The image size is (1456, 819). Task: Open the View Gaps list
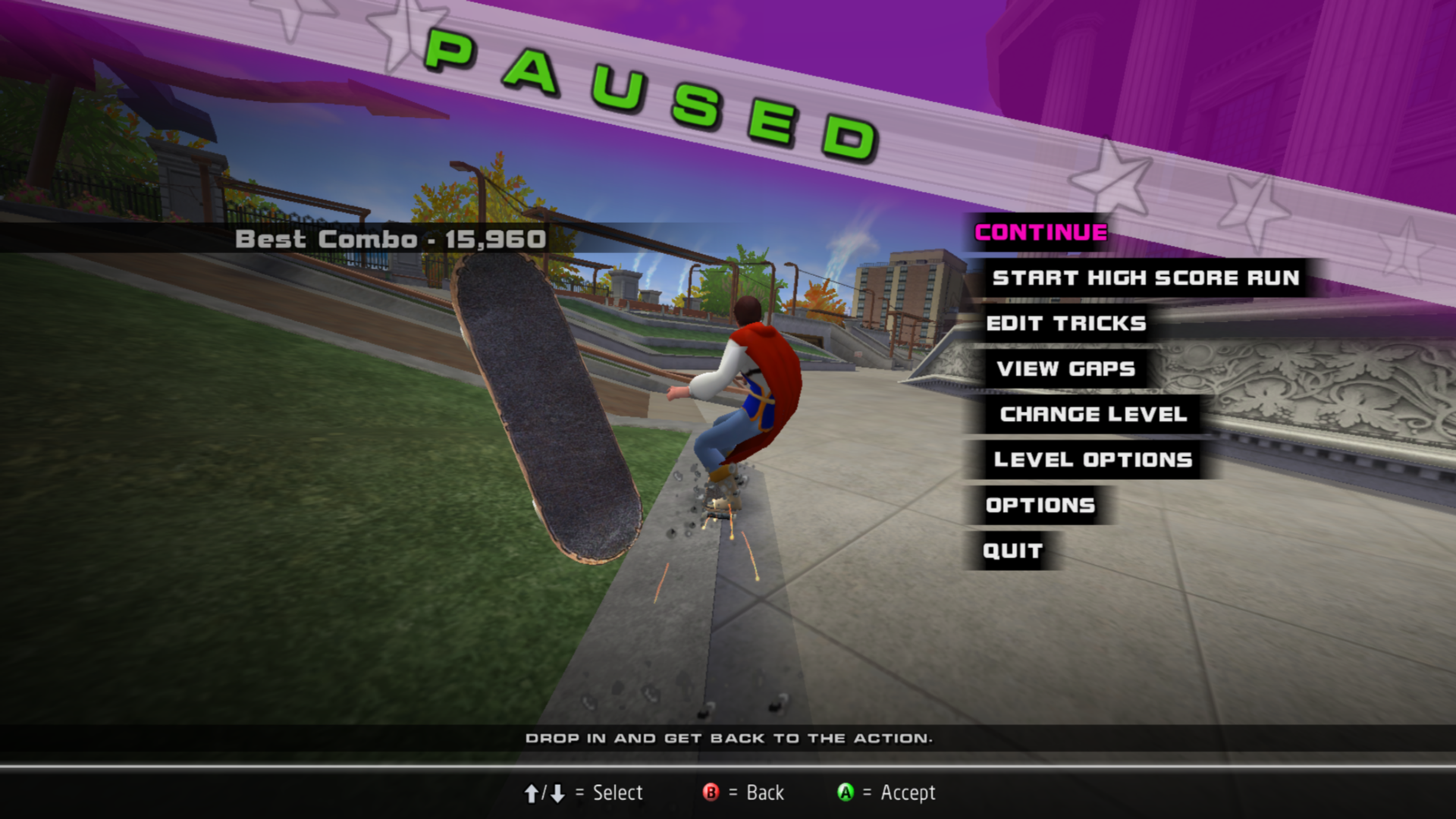(x=1065, y=369)
